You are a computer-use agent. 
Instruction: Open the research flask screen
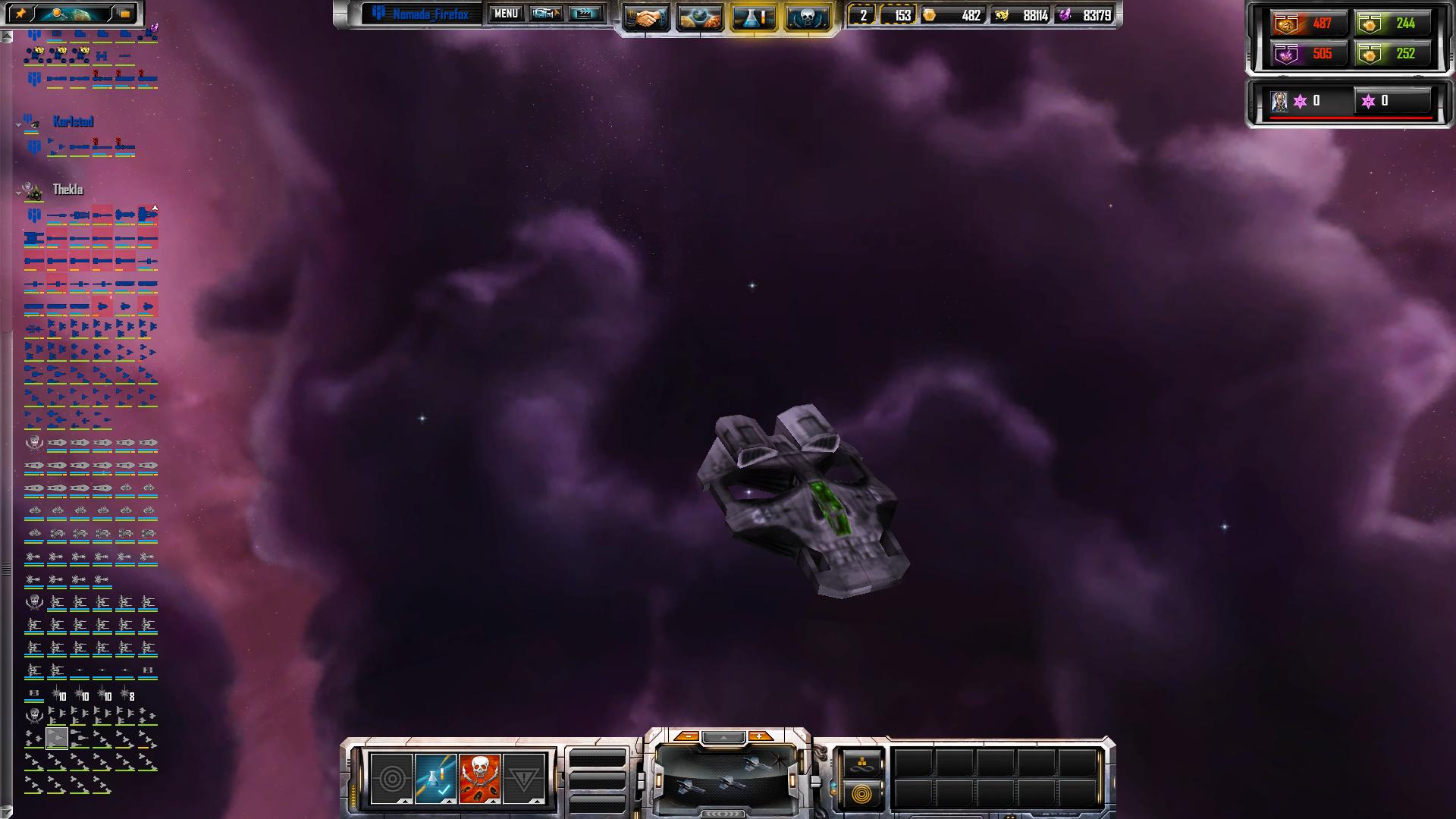(753, 18)
